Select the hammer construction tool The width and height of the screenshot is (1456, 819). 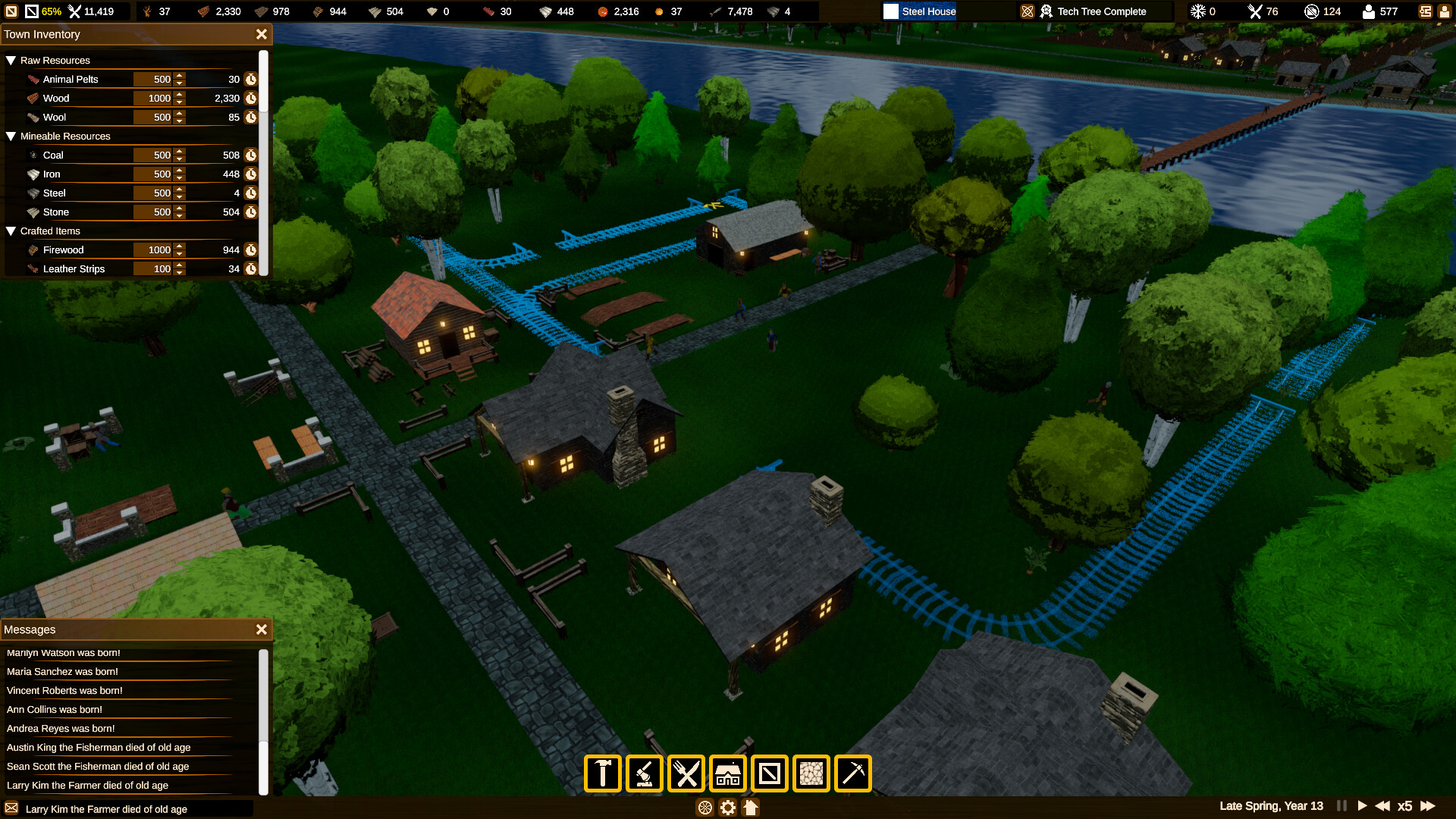602,773
